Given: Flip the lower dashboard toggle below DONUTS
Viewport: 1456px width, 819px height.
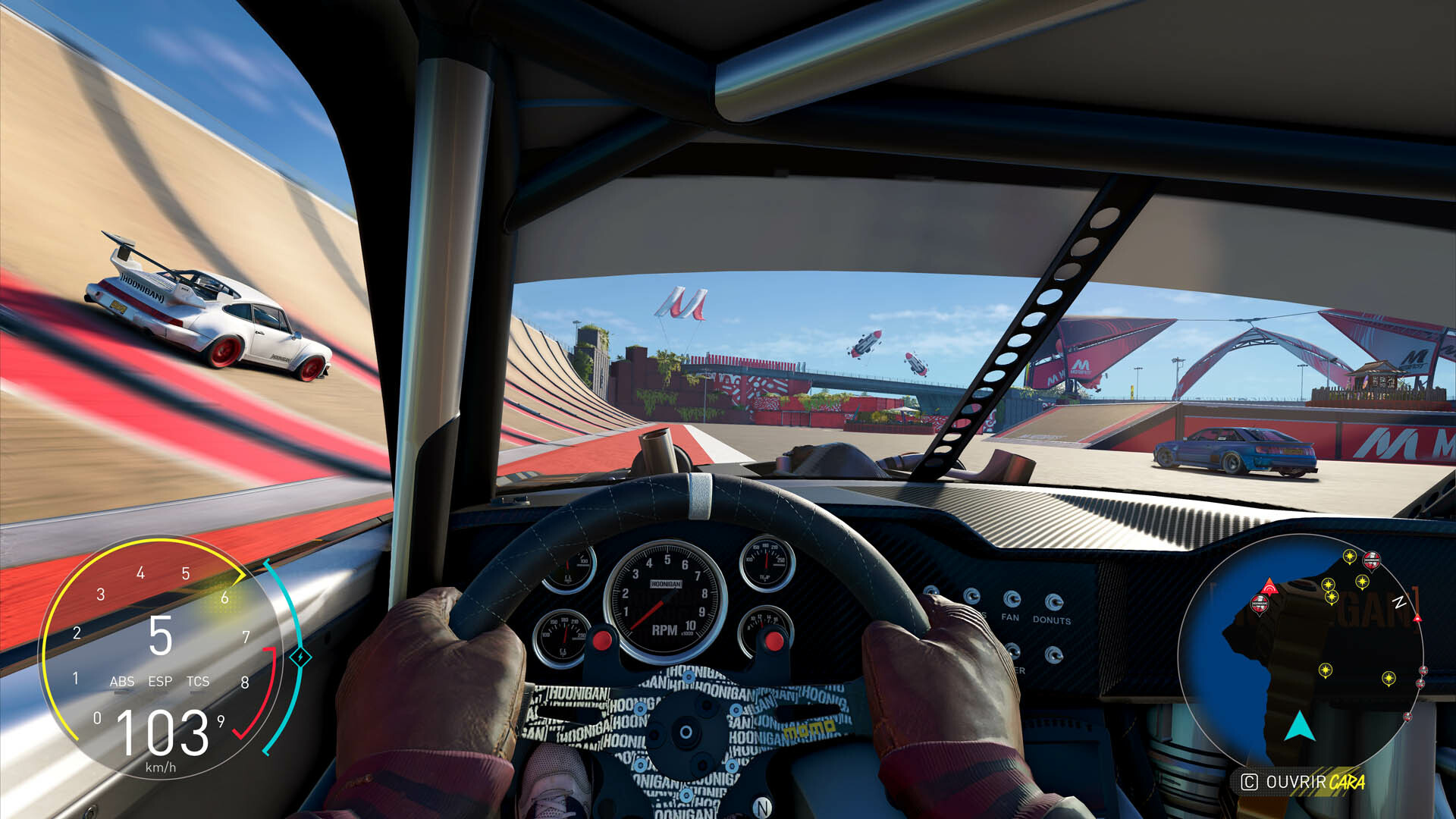Looking at the screenshot, I should coord(1055,653).
